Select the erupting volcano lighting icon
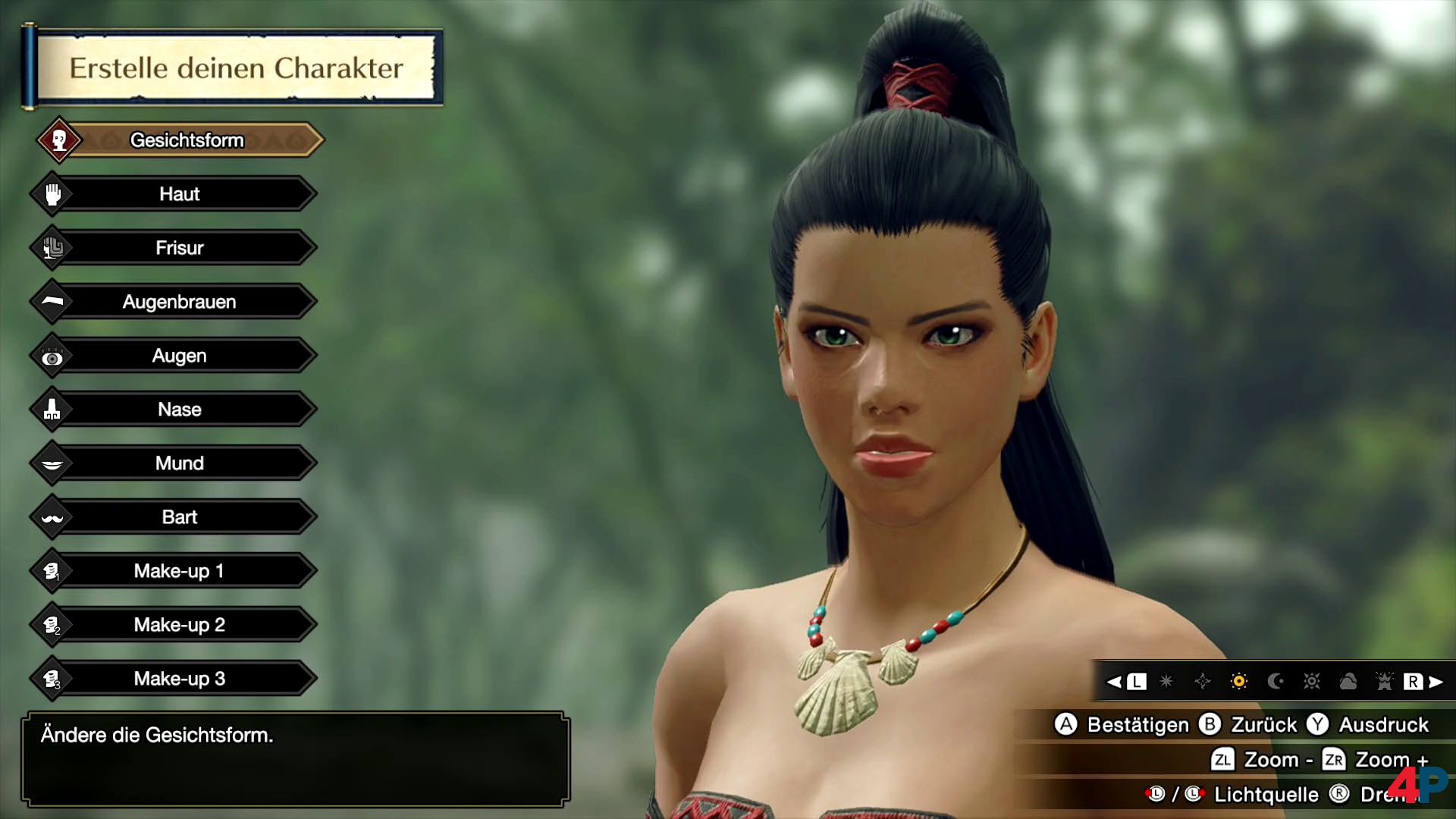 pos(1385,682)
